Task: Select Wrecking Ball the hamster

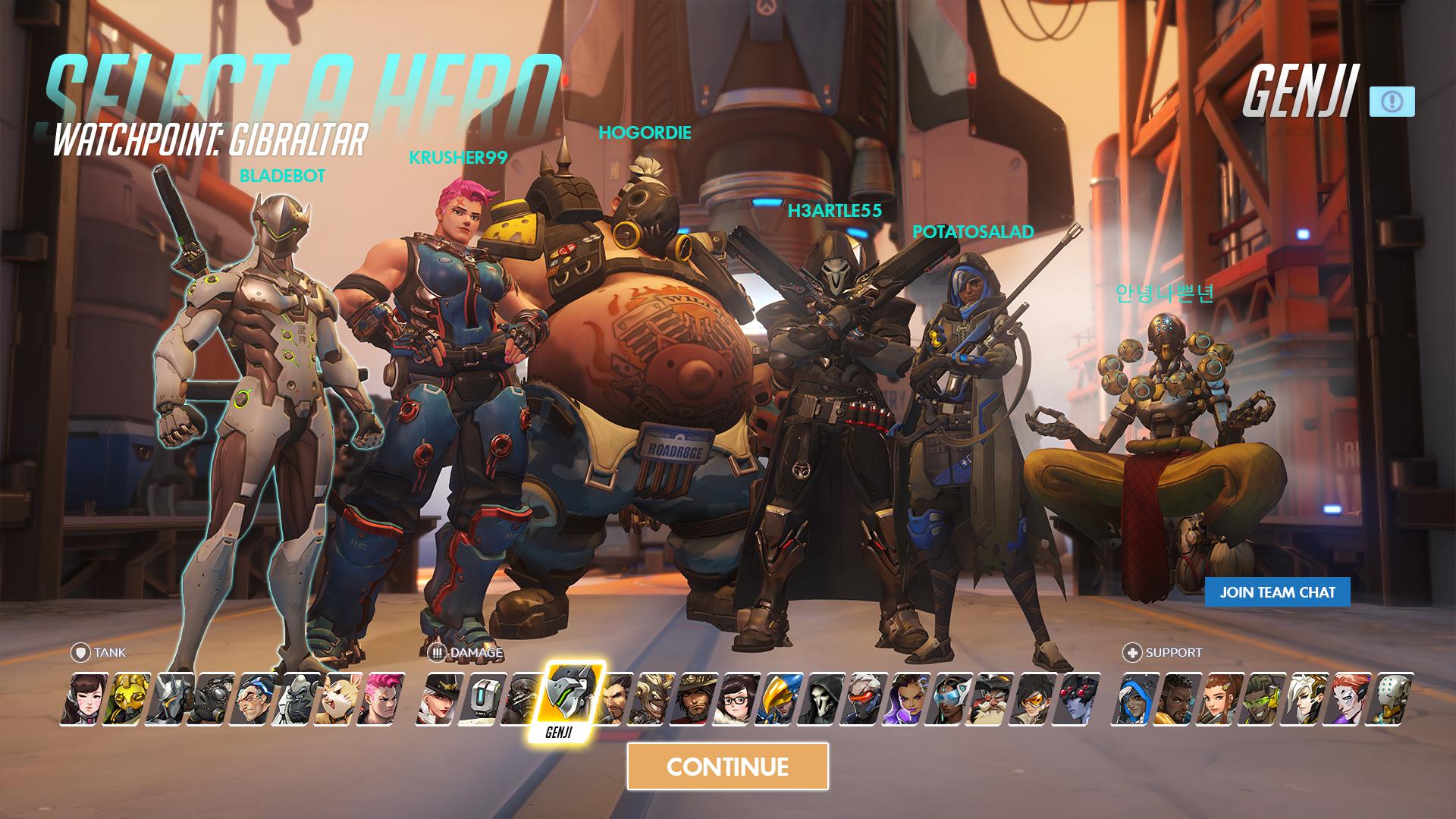Action: tap(337, 698)
